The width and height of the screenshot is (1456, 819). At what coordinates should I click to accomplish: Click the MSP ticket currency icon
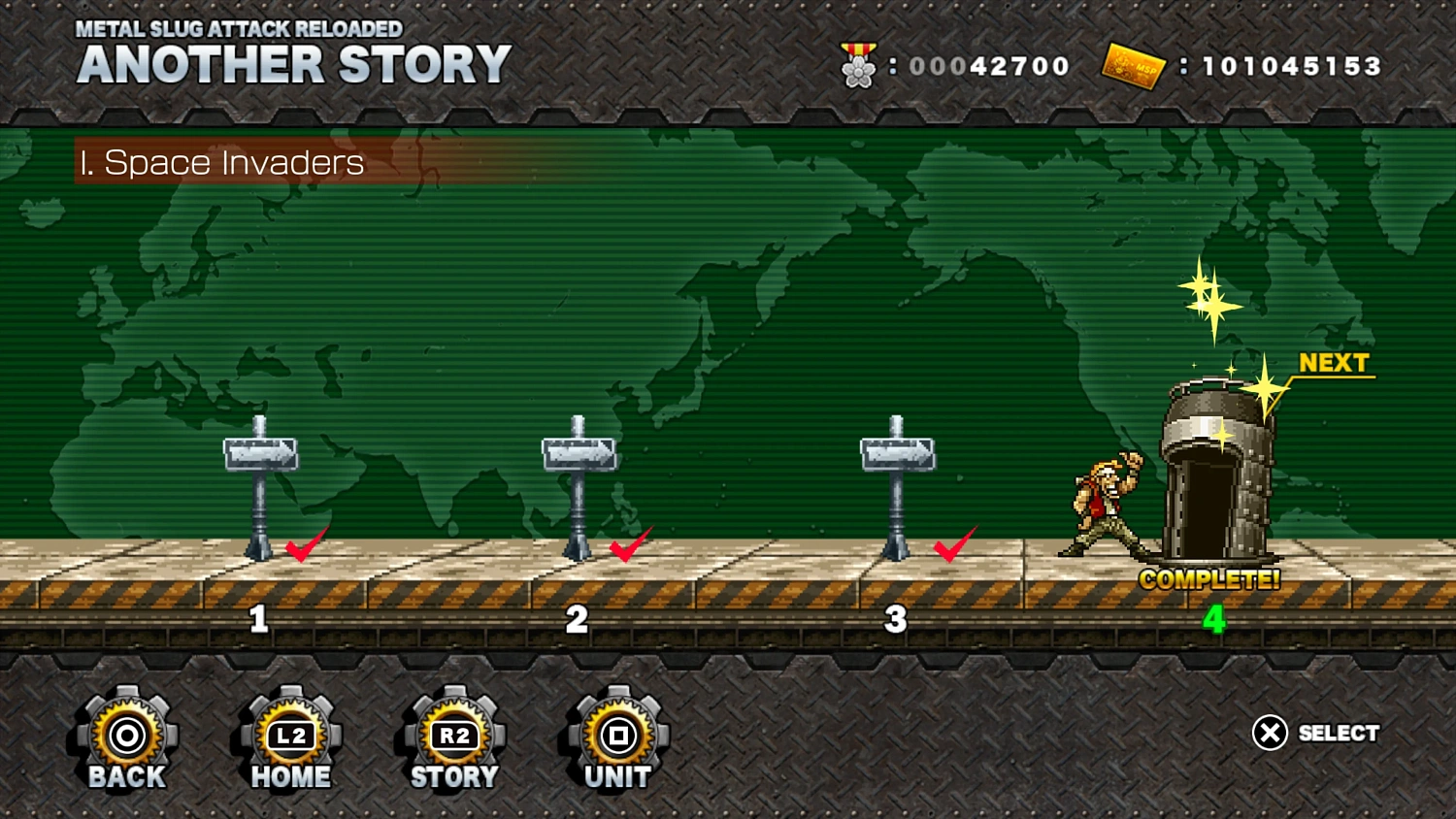pyautogui.click(x=1134, y=66)
